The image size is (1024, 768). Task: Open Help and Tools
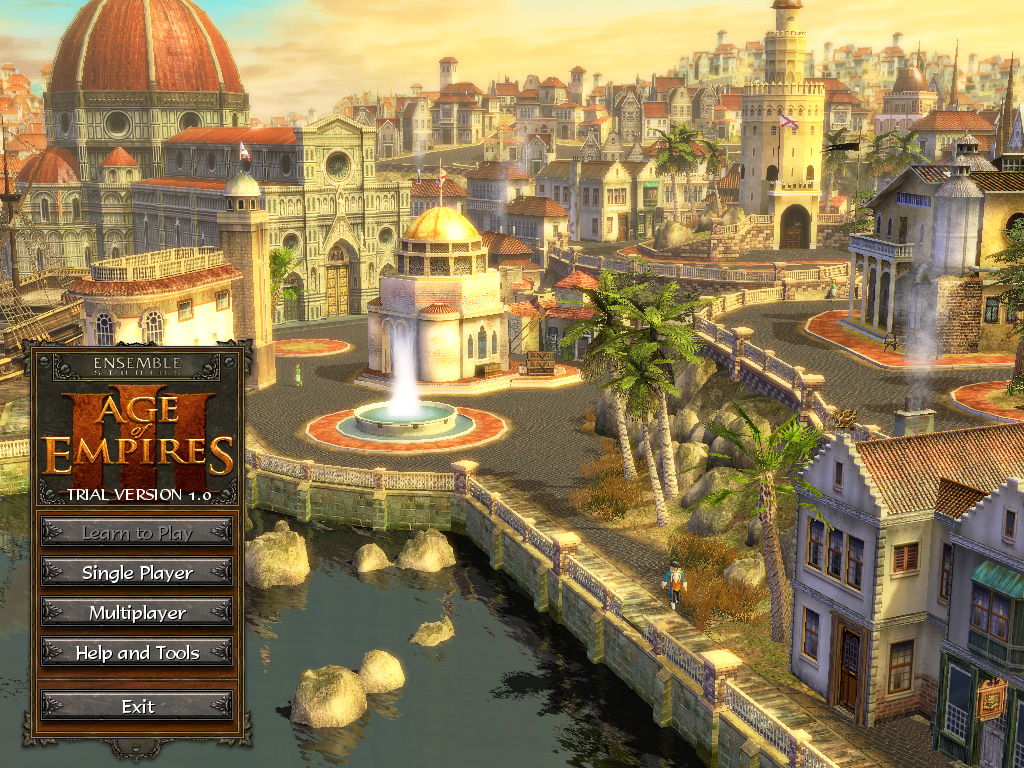pyautogui.click(x=137, y=653)
